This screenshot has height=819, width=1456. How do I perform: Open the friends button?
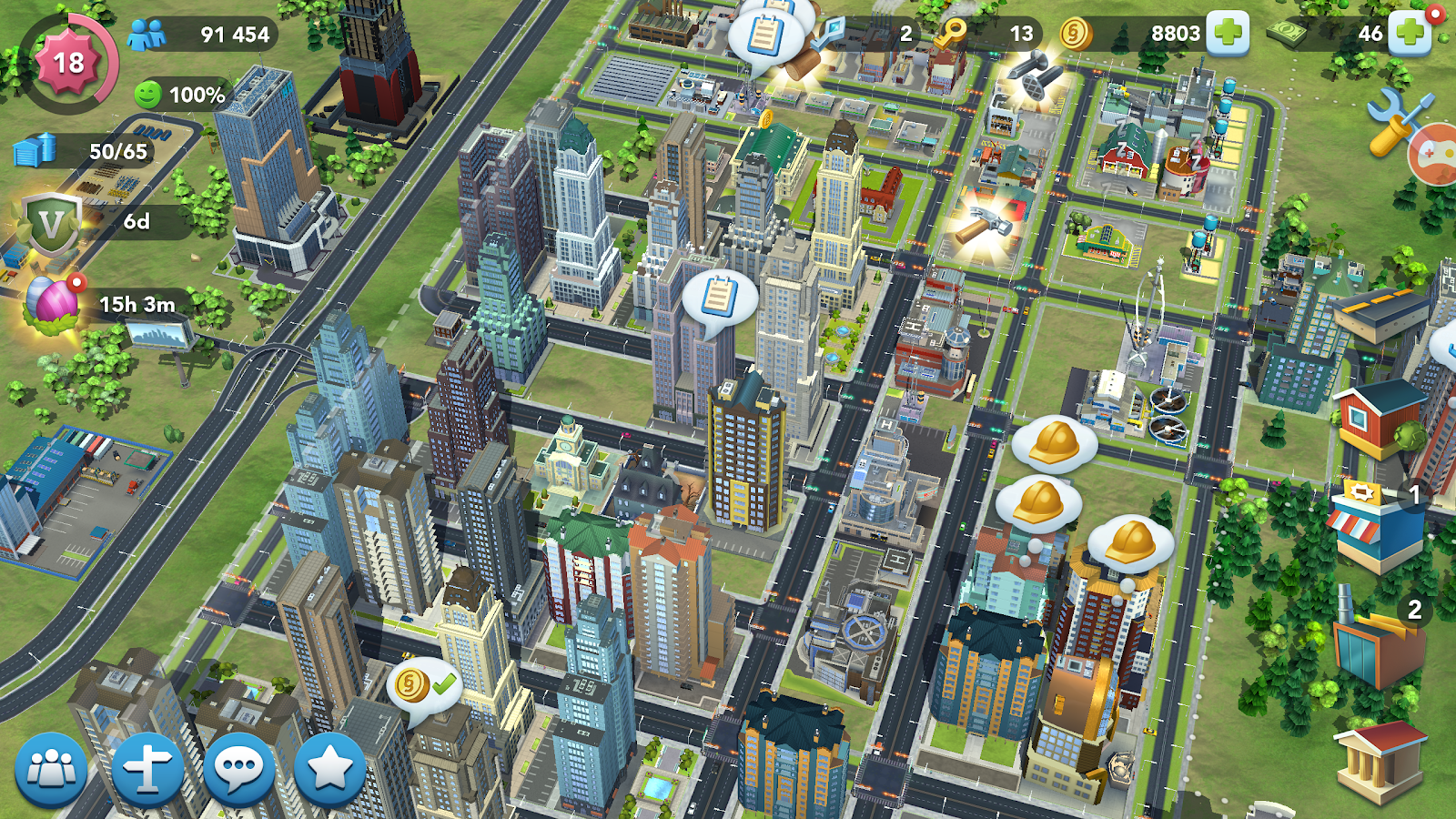point(52,770)
